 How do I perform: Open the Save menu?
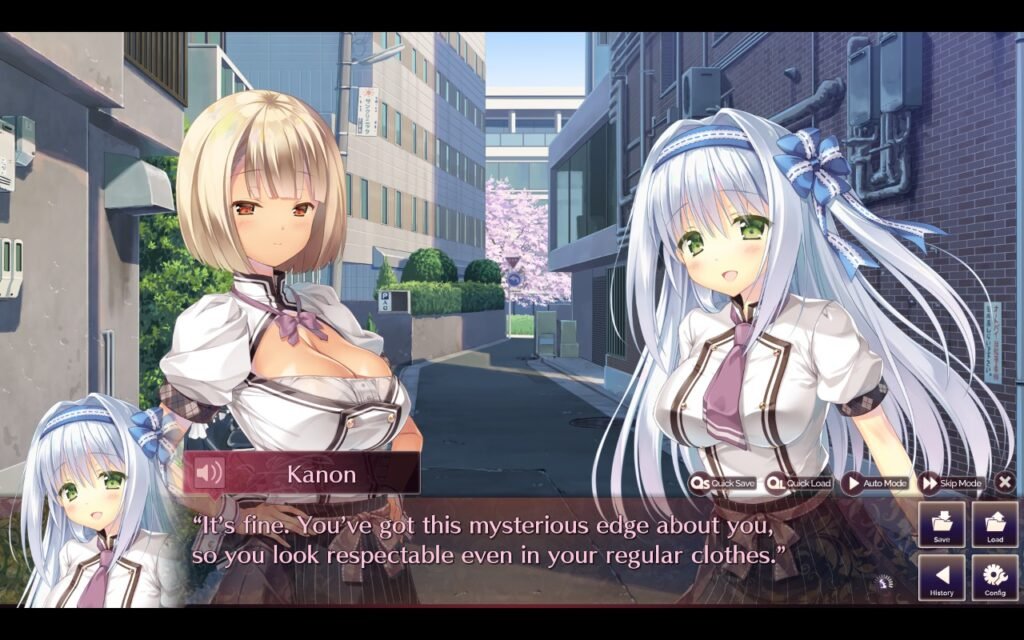click(942, 525)
